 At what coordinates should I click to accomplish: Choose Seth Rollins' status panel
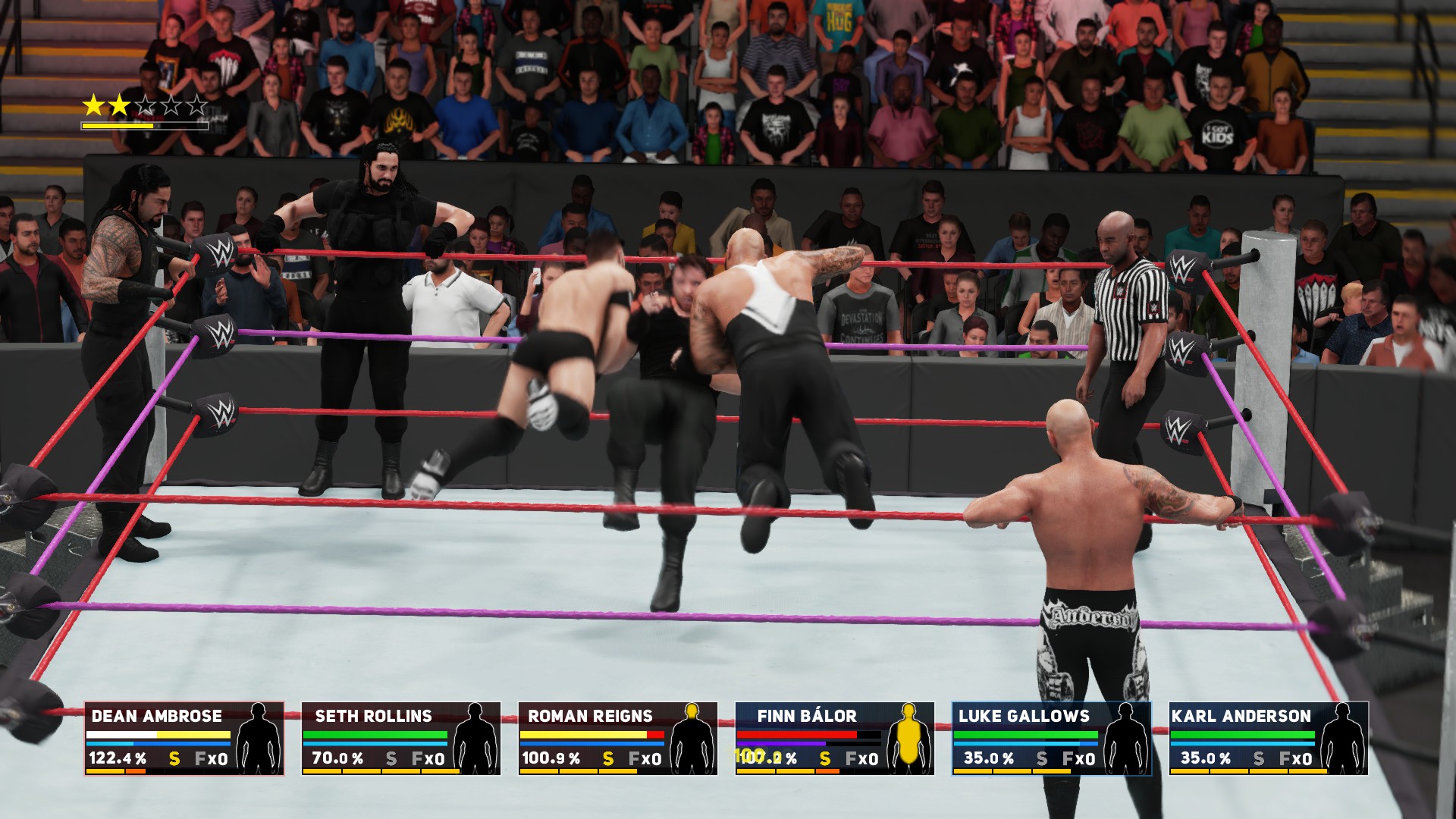[400, 738]
